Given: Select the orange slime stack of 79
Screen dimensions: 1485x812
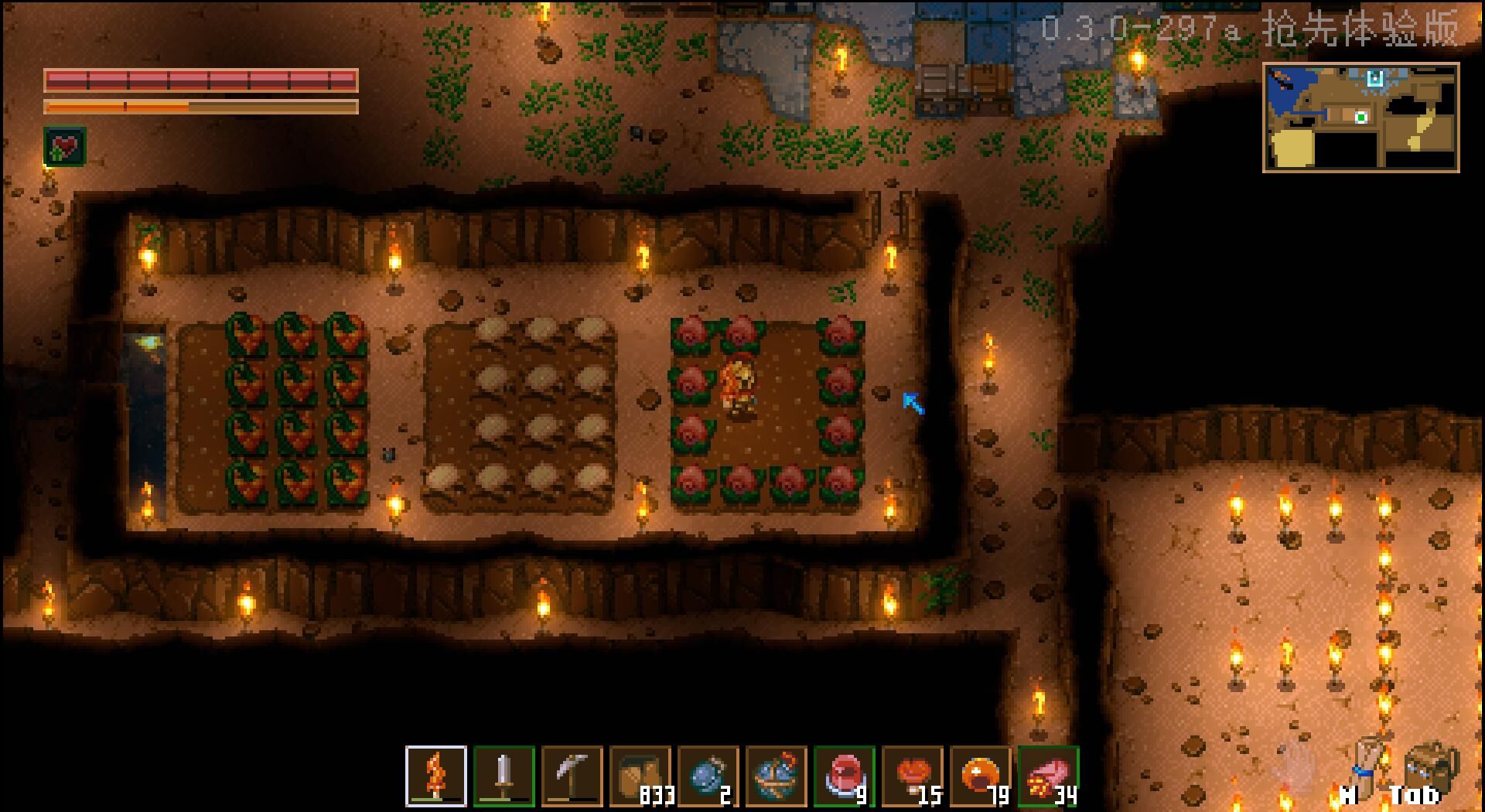Looking at the screenshot, I should click(980, 776).
